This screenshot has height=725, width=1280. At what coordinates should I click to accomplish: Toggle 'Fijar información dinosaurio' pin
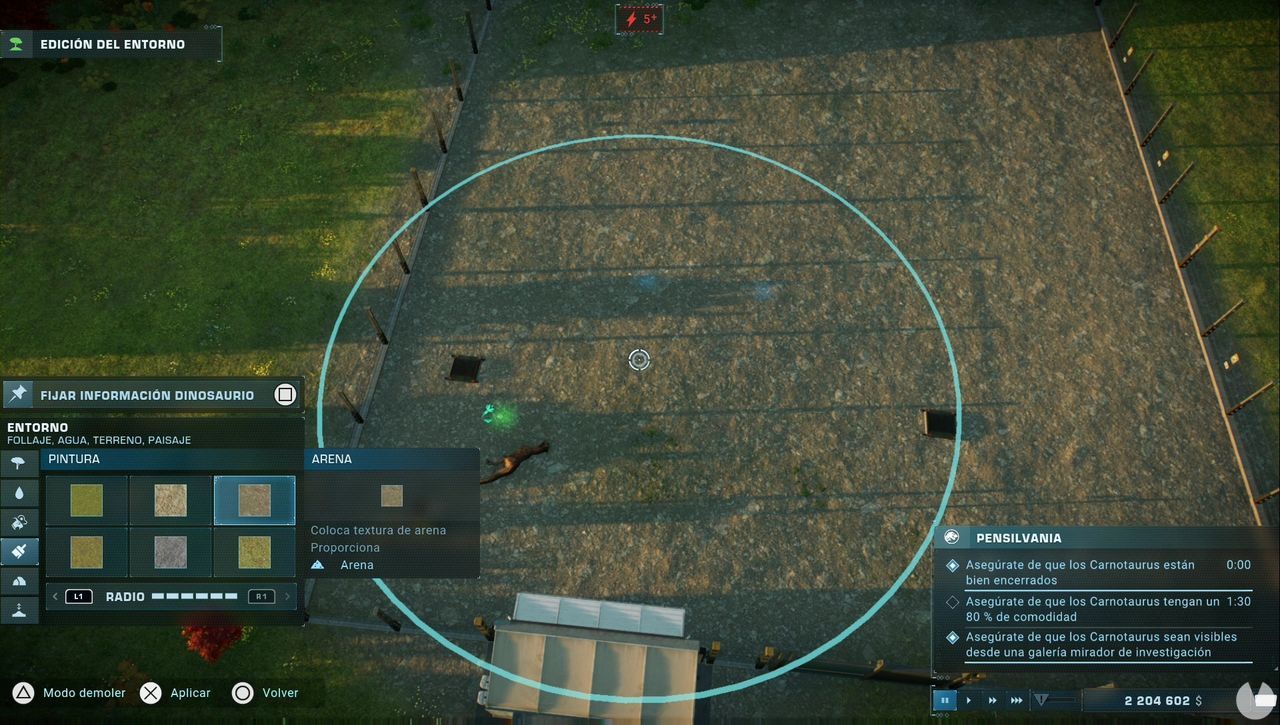[284, 394]
